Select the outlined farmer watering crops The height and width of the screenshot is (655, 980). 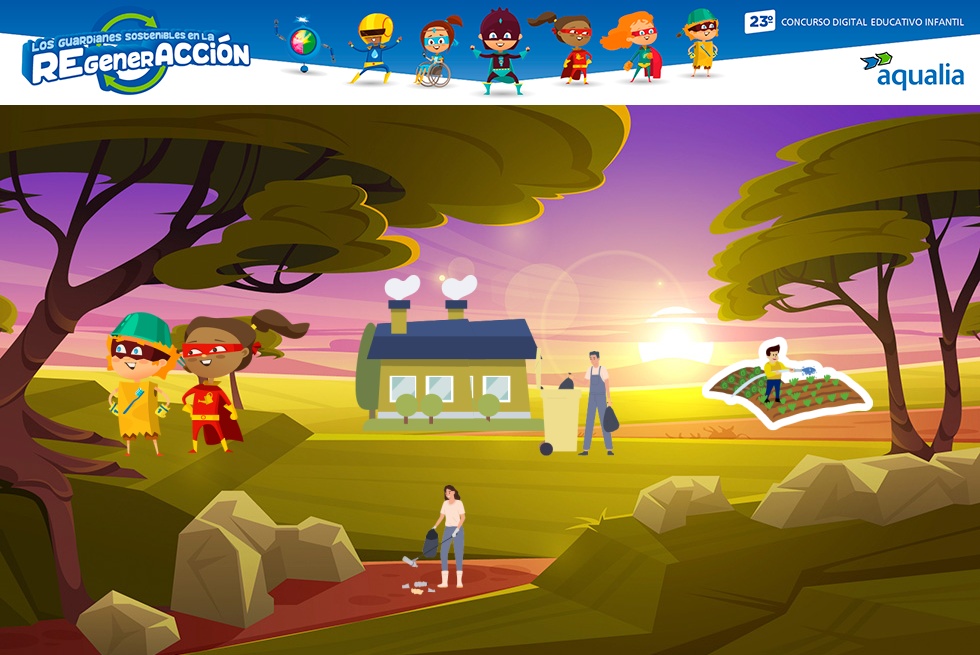tap(787, 384)
